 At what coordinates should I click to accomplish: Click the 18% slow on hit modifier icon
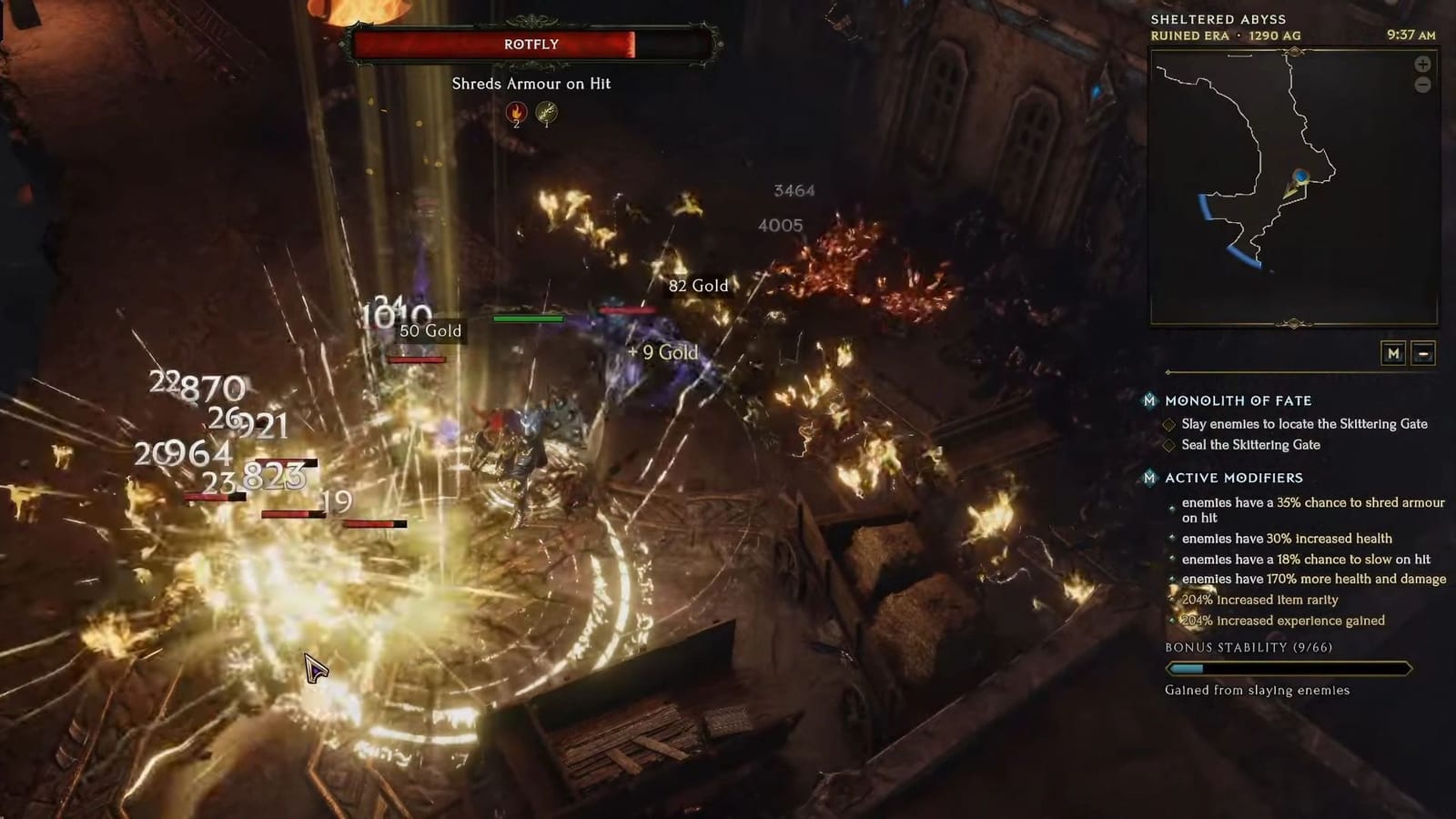[x=1172, y=559]
